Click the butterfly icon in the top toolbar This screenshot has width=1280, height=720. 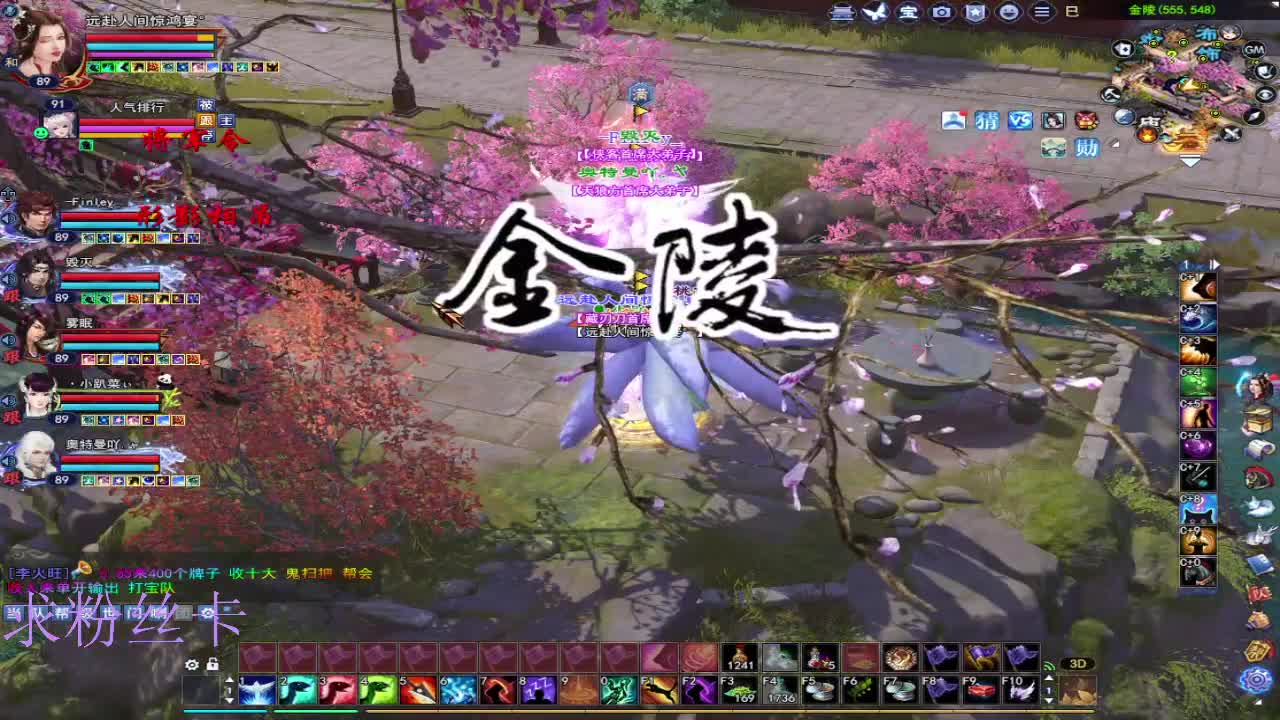[872, 12]
